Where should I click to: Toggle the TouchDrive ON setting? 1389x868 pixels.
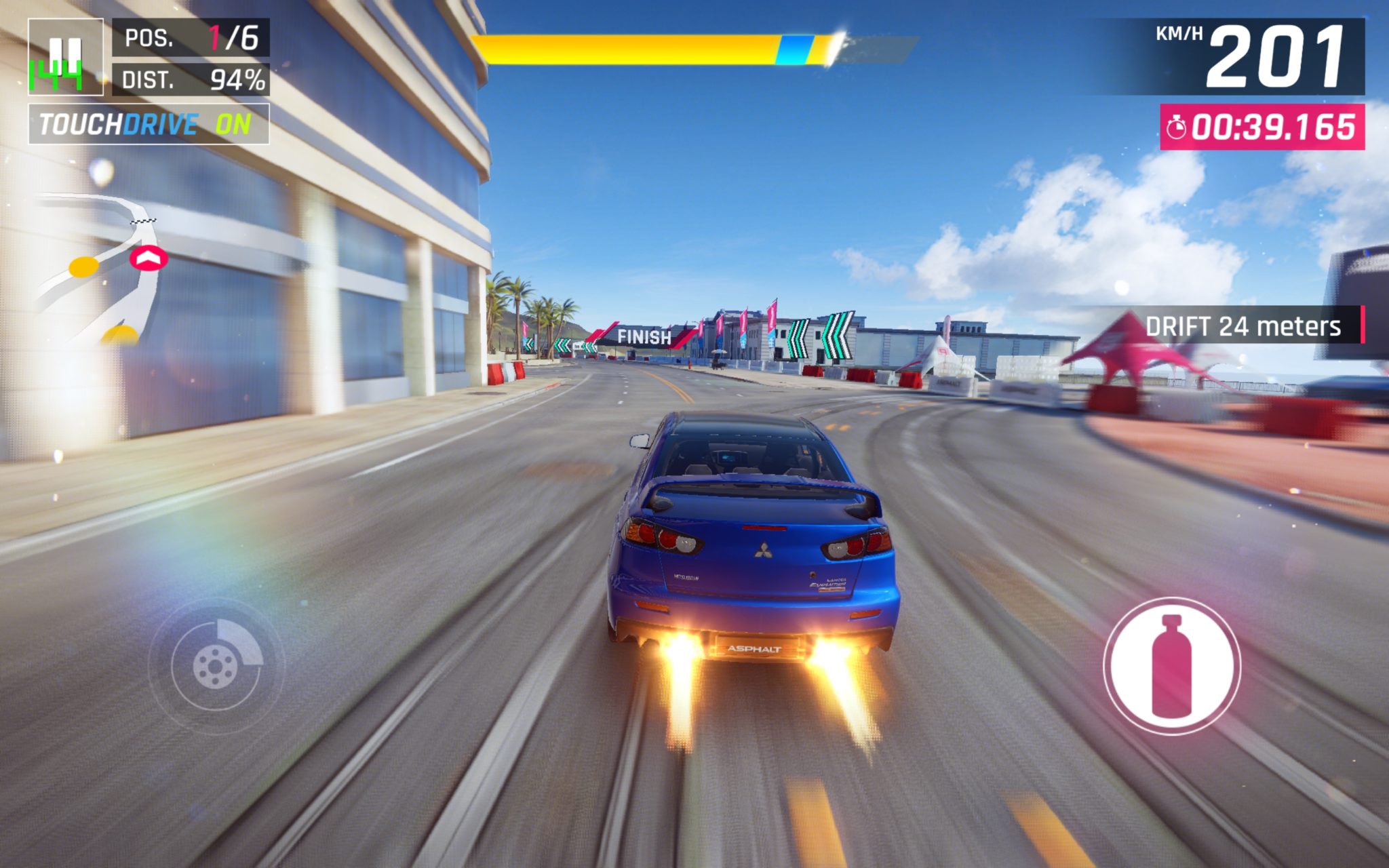149,124
